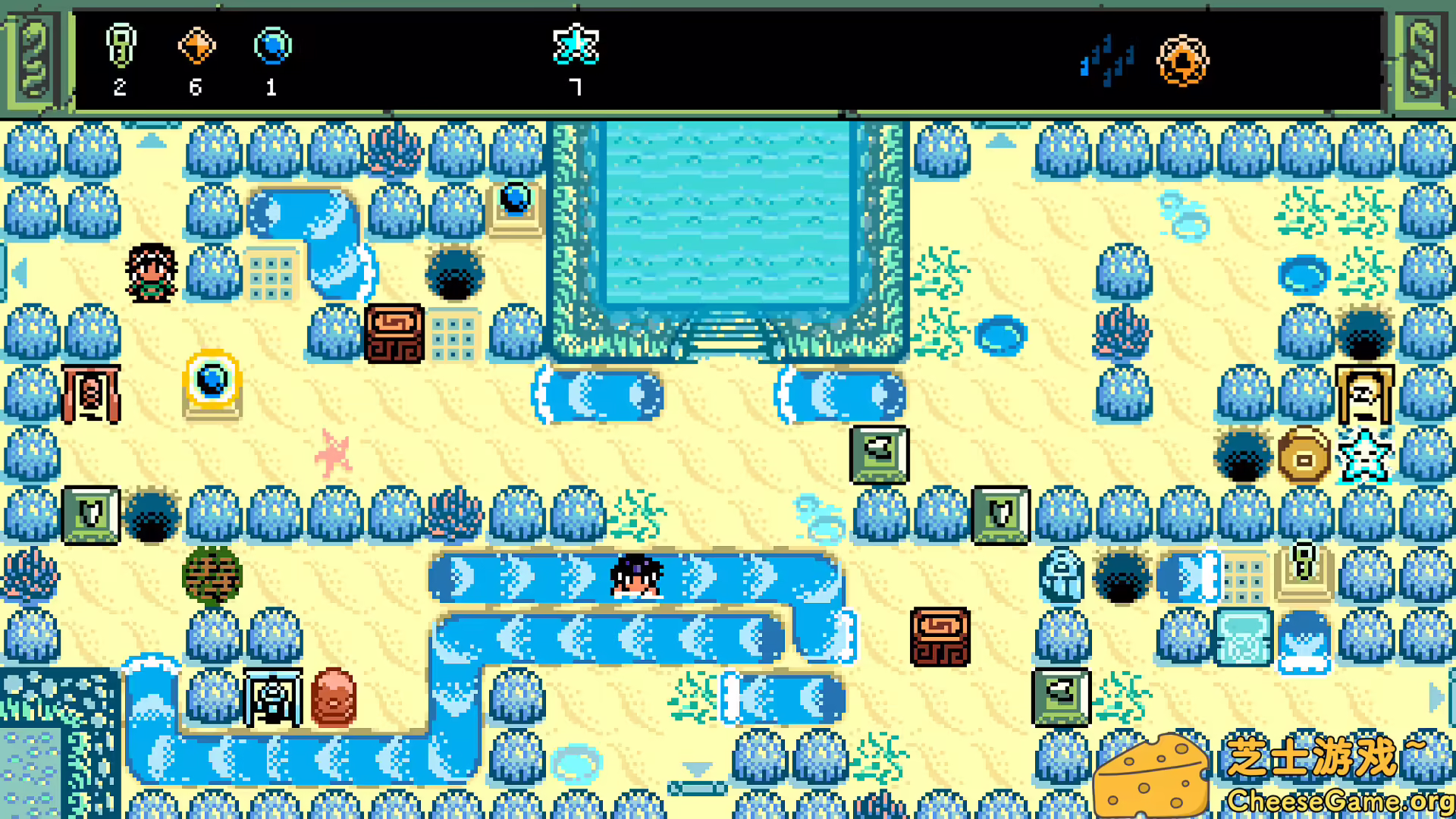
Task: Select the harp emblem on the green block
Action: [999, 516]
